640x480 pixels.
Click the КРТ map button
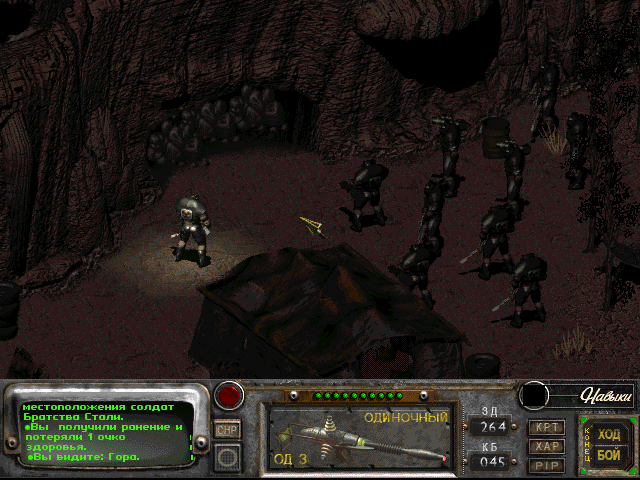[x=545, y=427]
